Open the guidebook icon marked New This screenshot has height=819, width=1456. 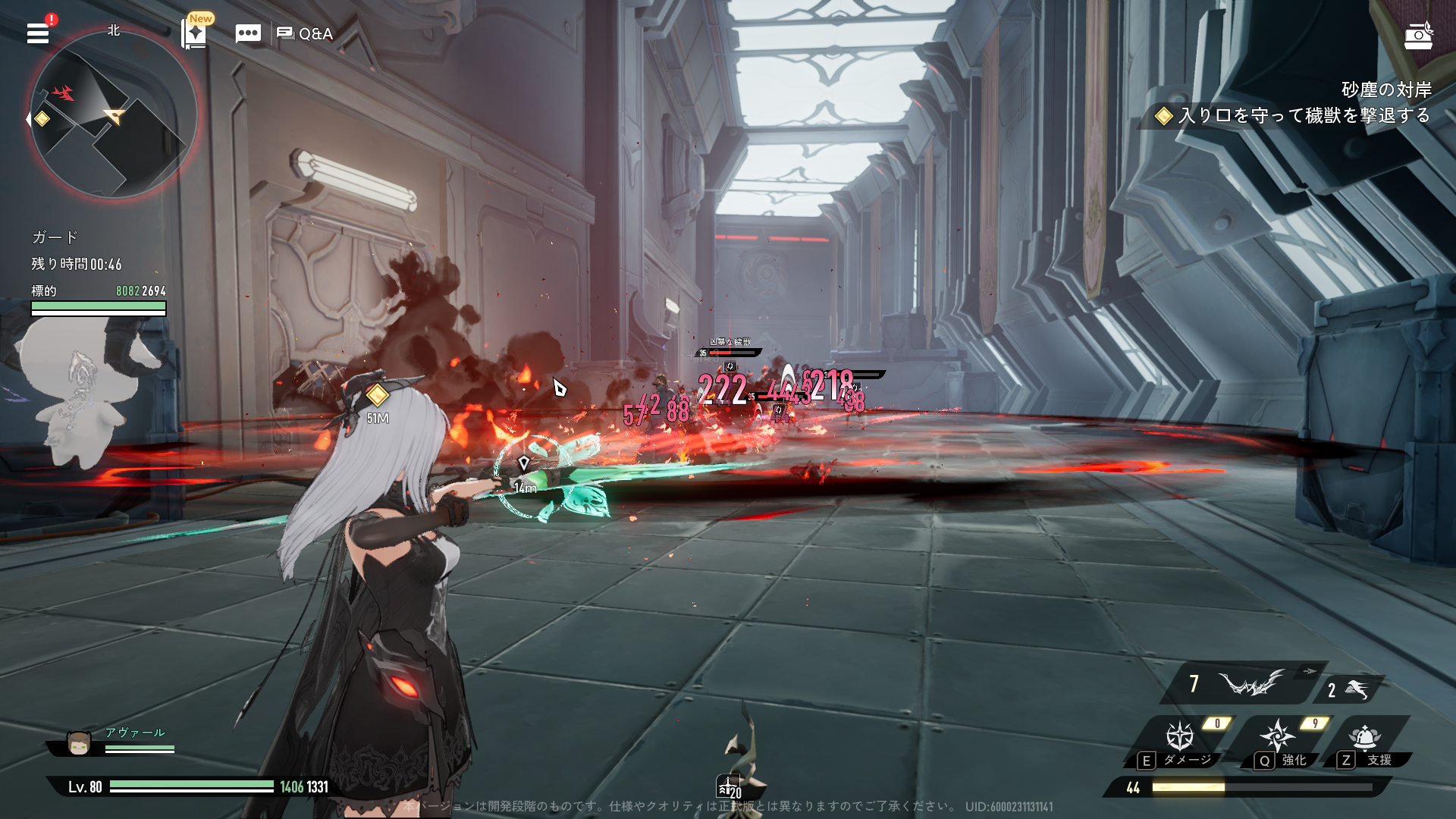click(x=195, y=34)
